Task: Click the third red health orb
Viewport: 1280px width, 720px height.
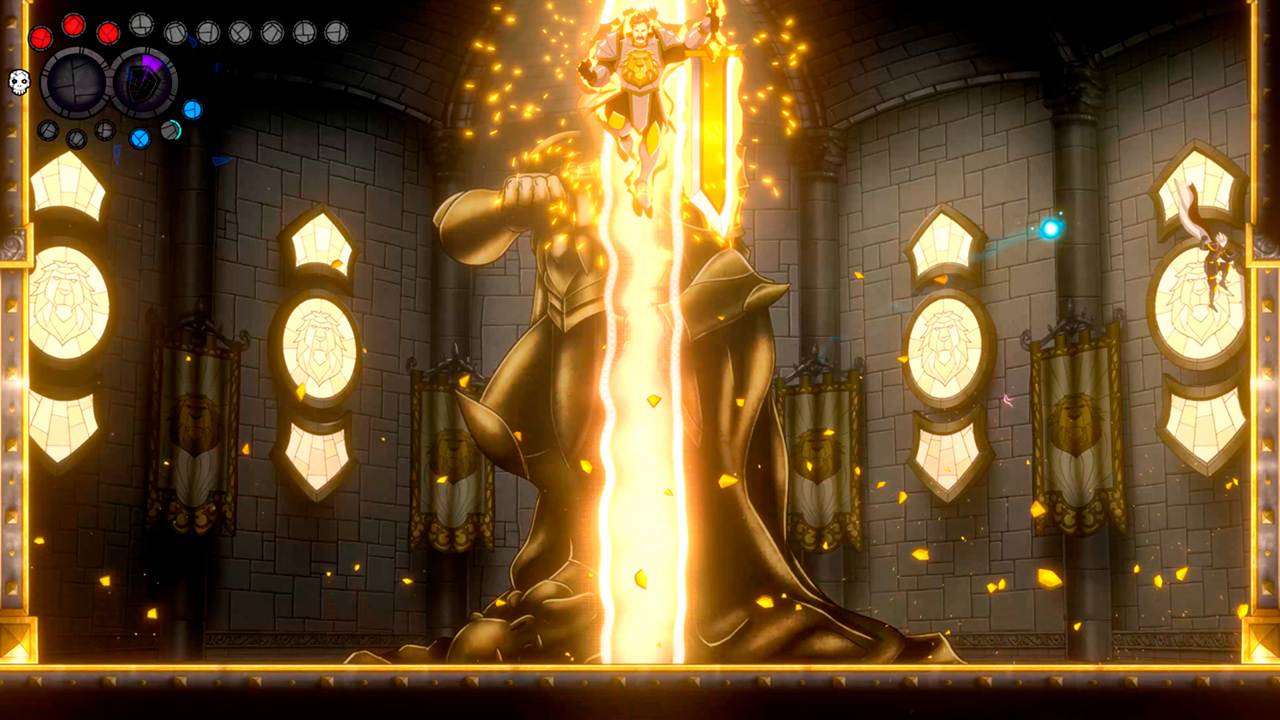Action: pos(107,33)
